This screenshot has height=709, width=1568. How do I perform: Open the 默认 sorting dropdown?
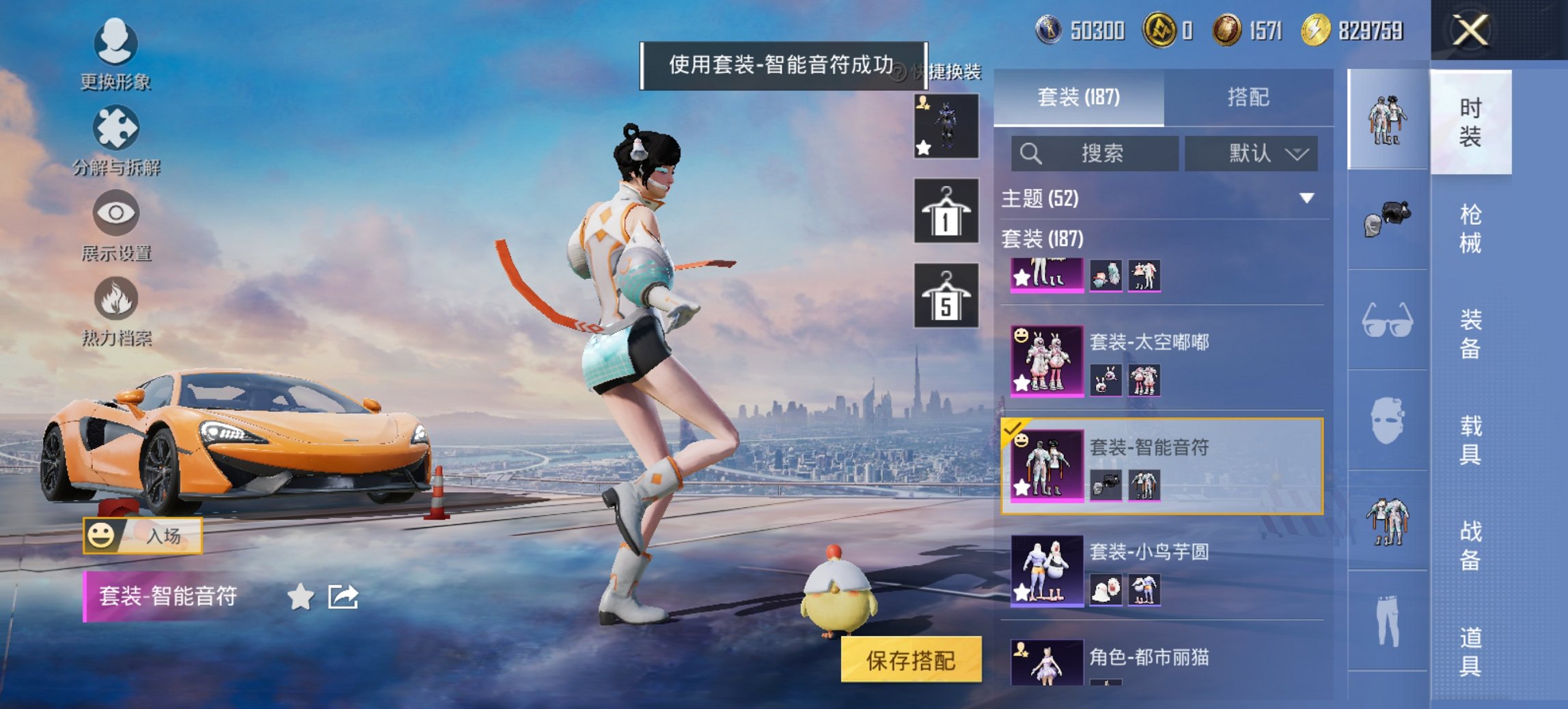pyautogui.click(x=1251, y=153)
